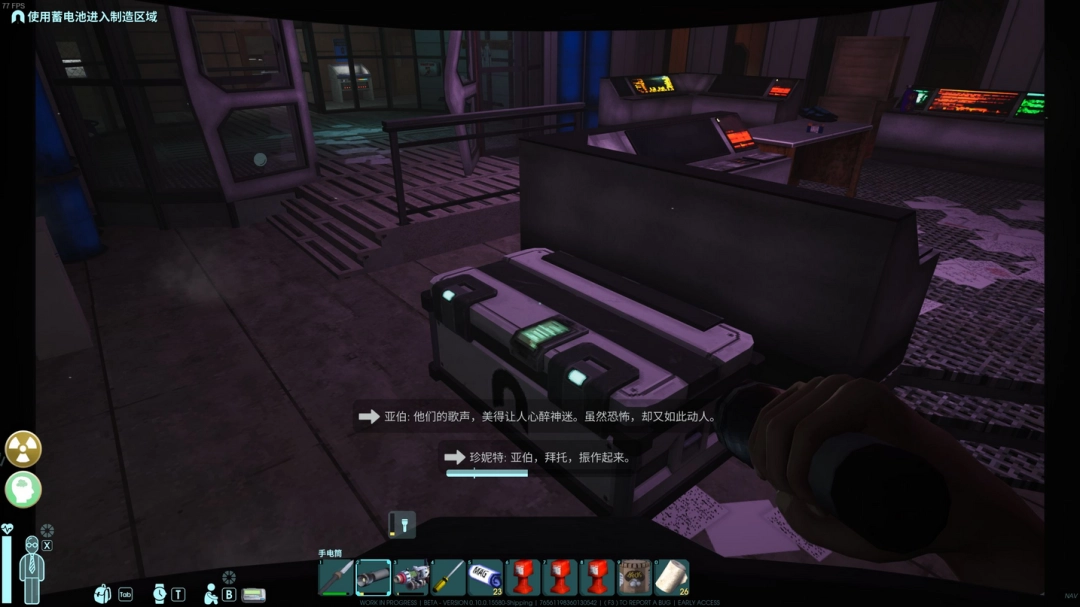
Task: Click the radiation status icon
Action: (23, 449)
